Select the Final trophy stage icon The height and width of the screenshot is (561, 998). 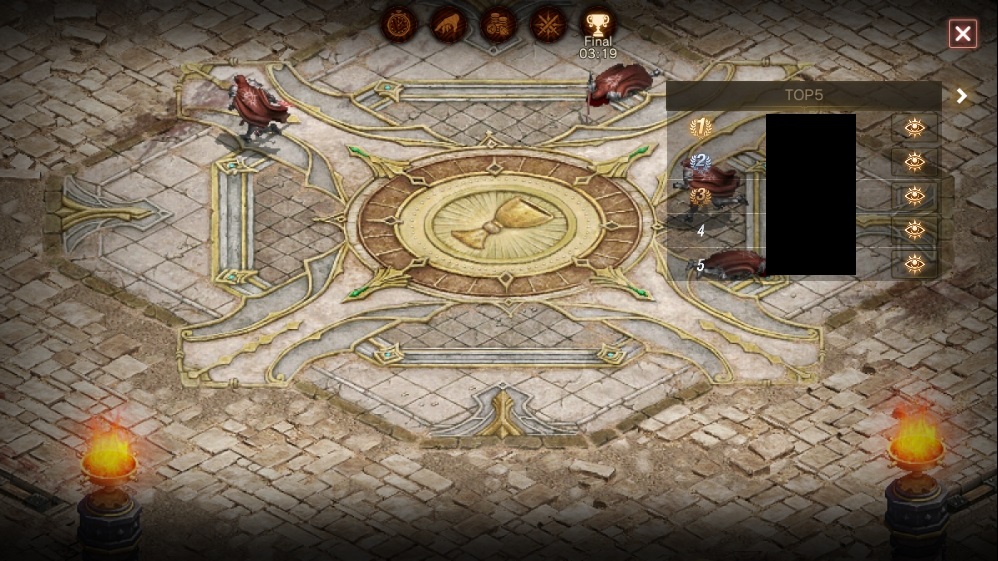[598, 24]
